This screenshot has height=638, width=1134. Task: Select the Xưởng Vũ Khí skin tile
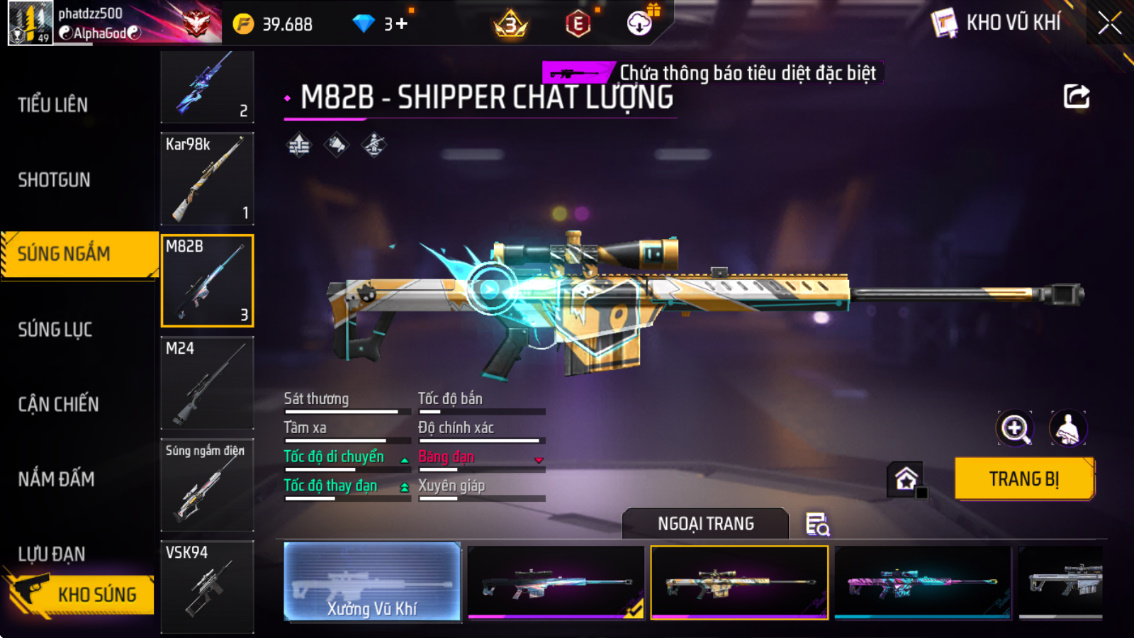click(x=372, y=582)
